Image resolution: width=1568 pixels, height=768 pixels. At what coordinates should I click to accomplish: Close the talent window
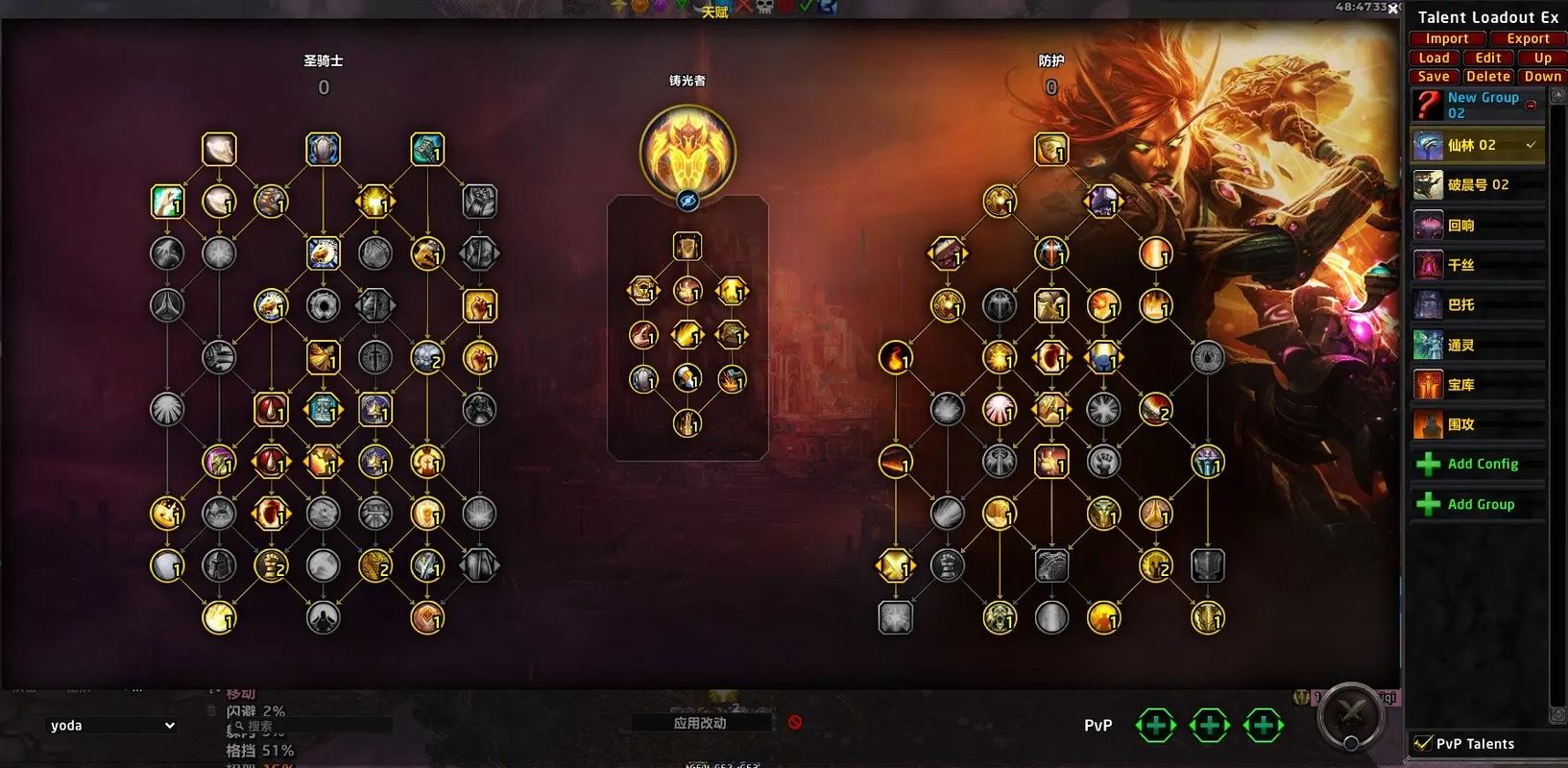pyautogui.click(x=1392, y=9)
